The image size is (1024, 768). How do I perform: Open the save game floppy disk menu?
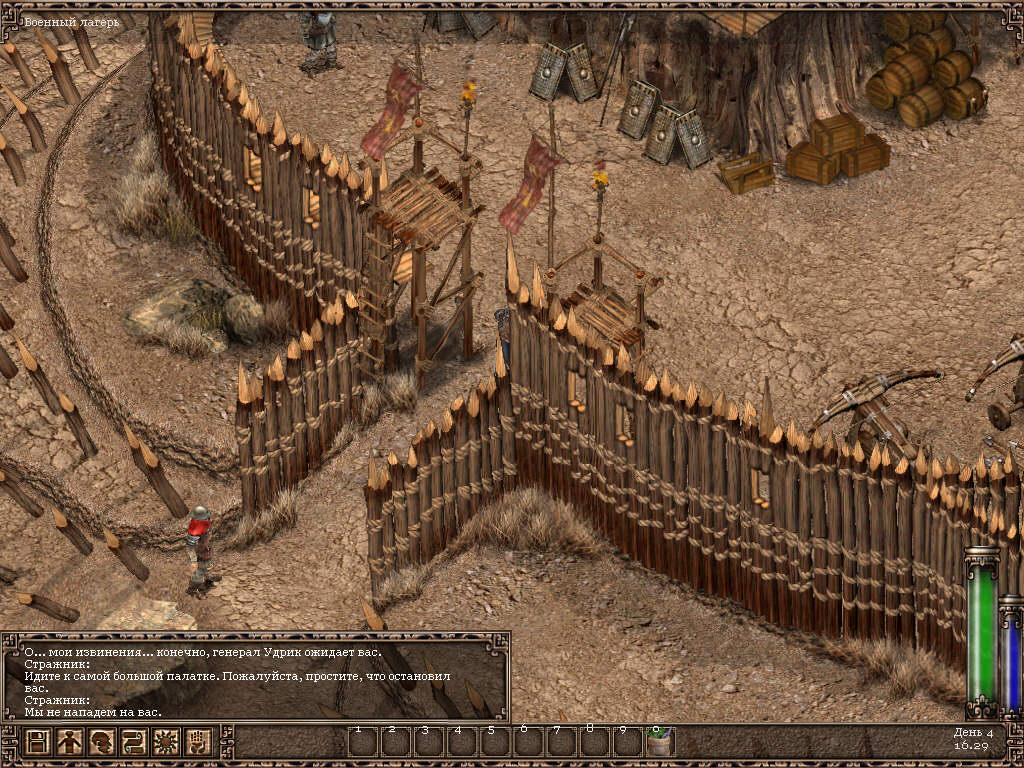(x=38, y=742)
